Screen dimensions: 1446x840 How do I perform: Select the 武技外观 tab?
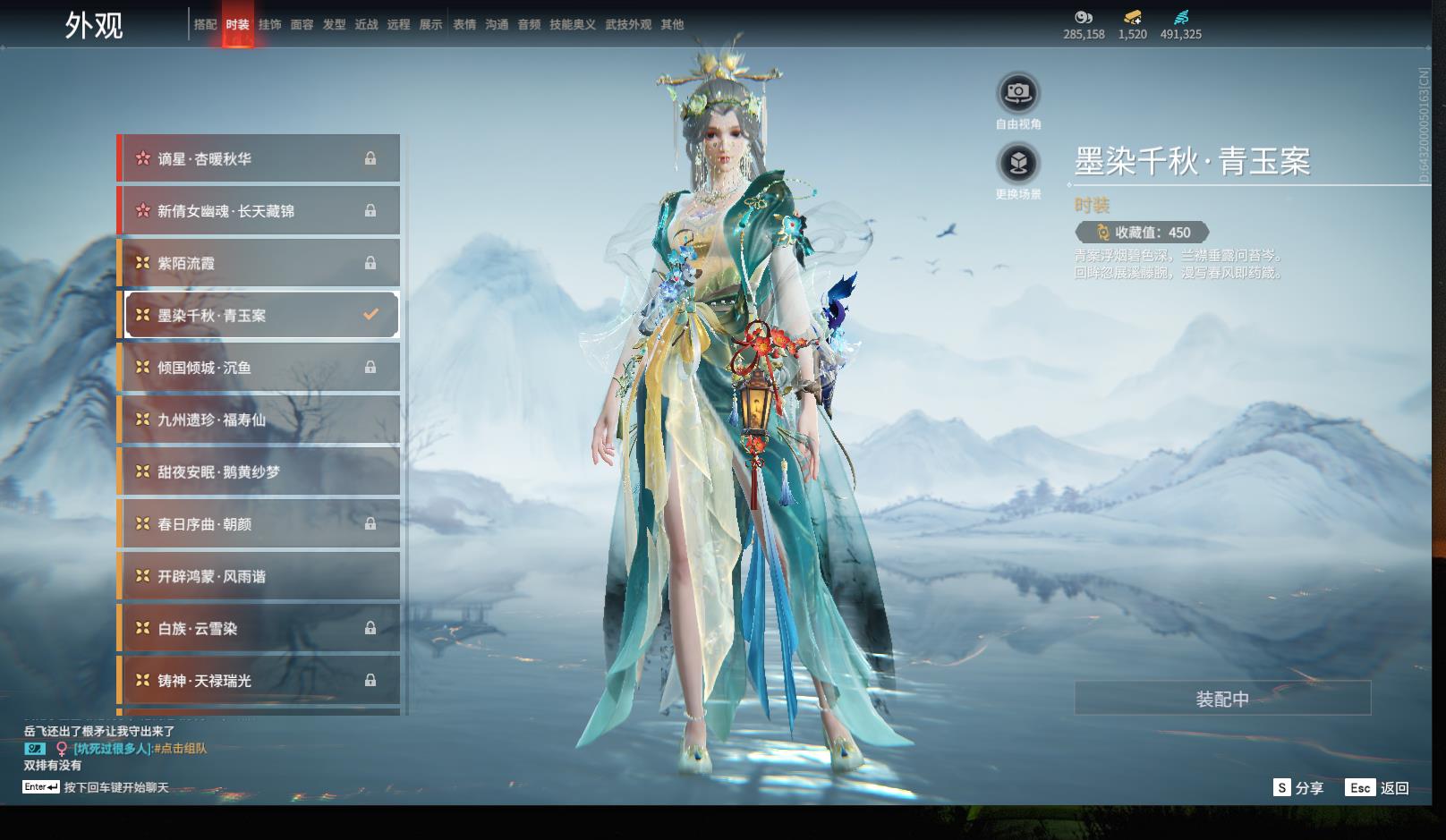pos(628,25)
